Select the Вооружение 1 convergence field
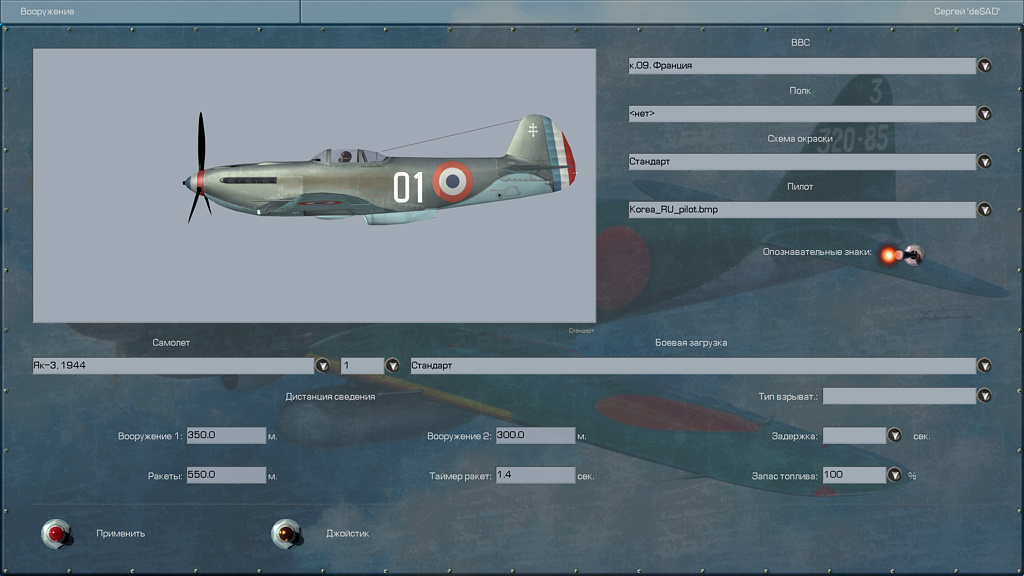Viewport: 1024px width, 576px height. click(226, 436)
